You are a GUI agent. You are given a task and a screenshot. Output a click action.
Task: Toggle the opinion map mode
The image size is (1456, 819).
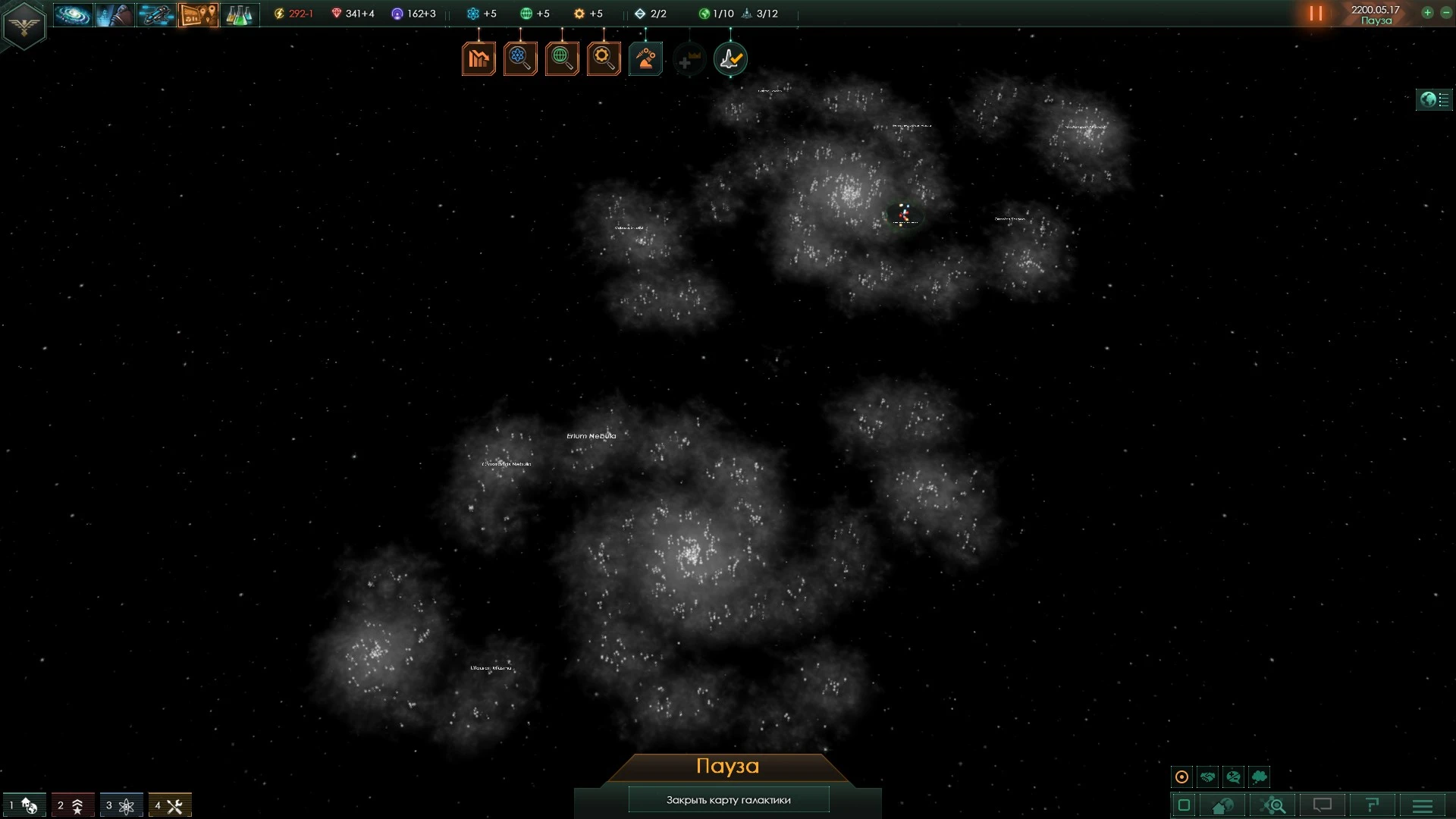click(x=1234, y=777)
